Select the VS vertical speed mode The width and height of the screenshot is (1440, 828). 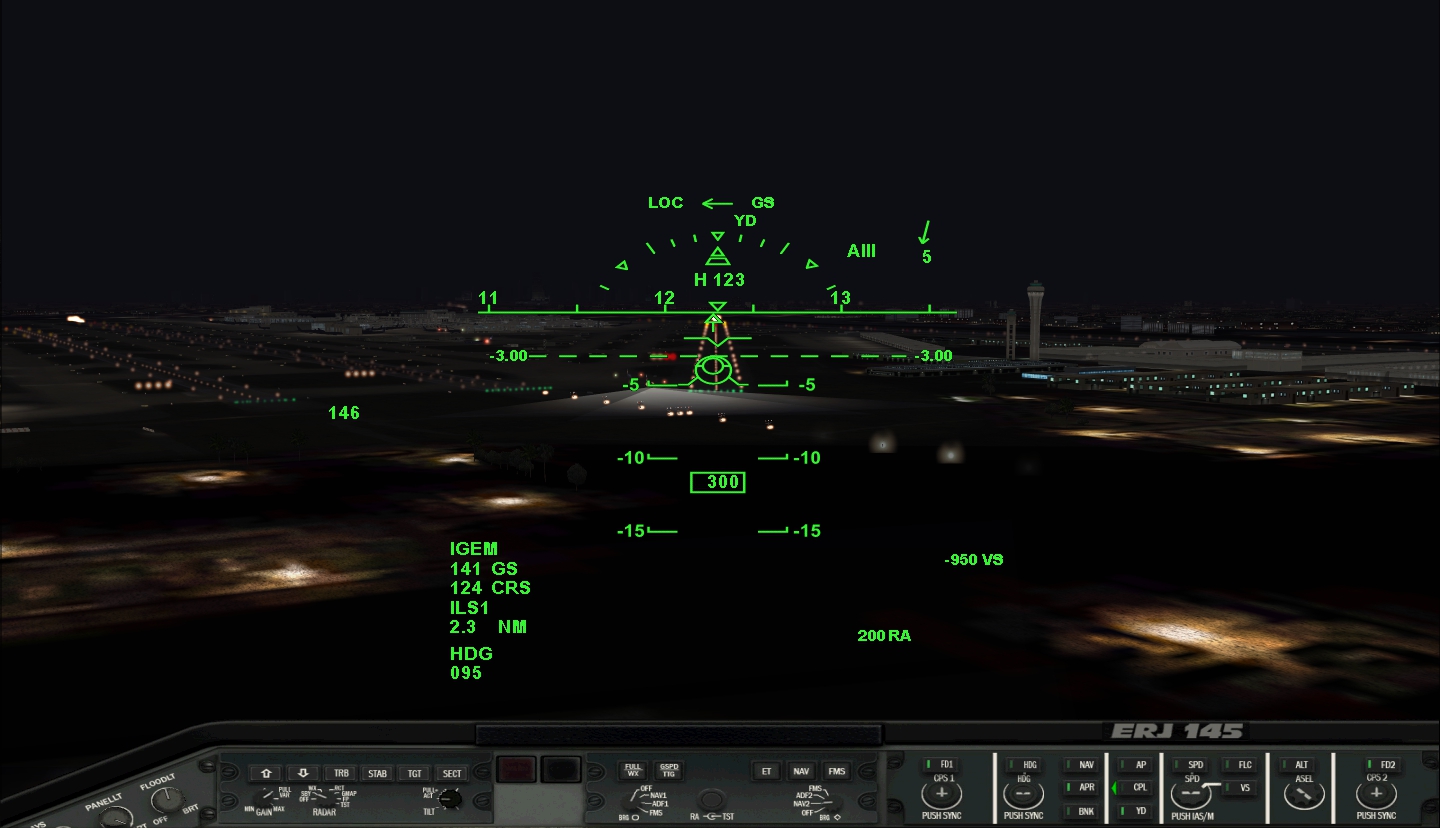click(x=1242, y=788)
